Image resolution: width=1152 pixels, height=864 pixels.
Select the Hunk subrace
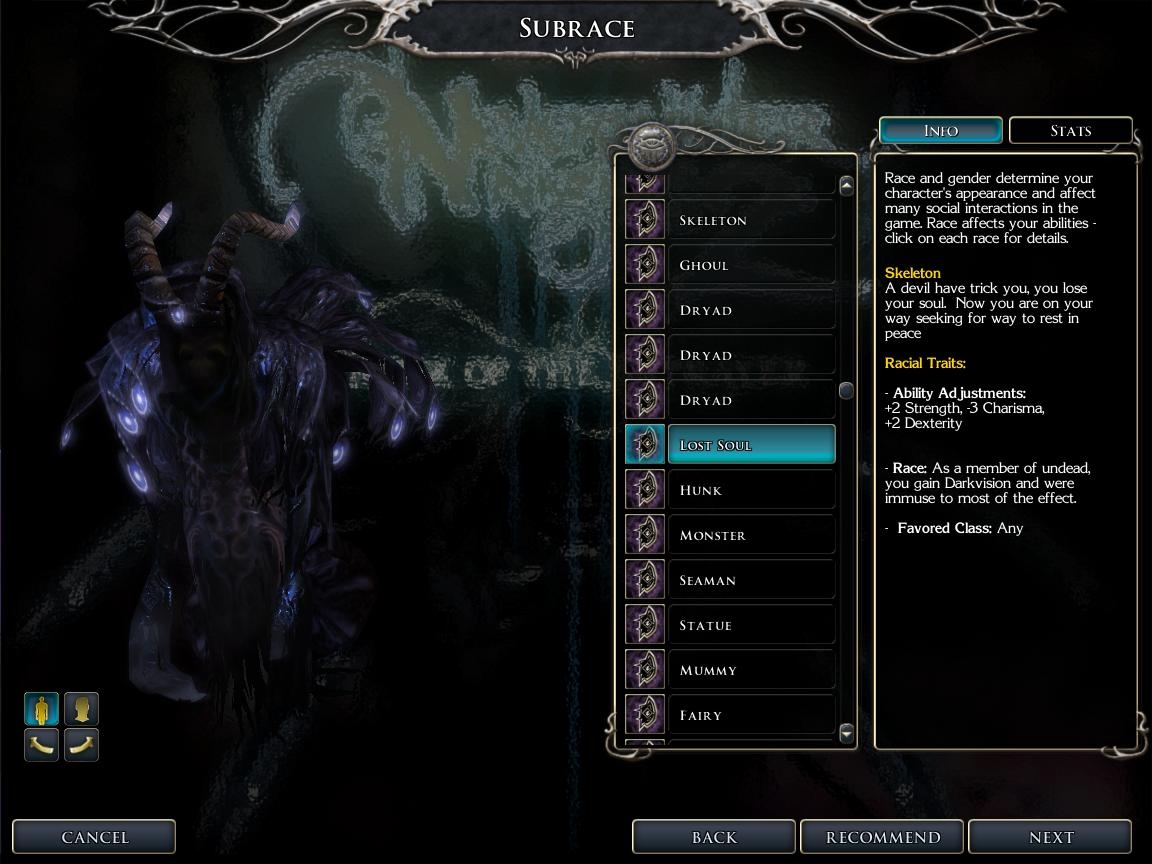pos(750,490)
